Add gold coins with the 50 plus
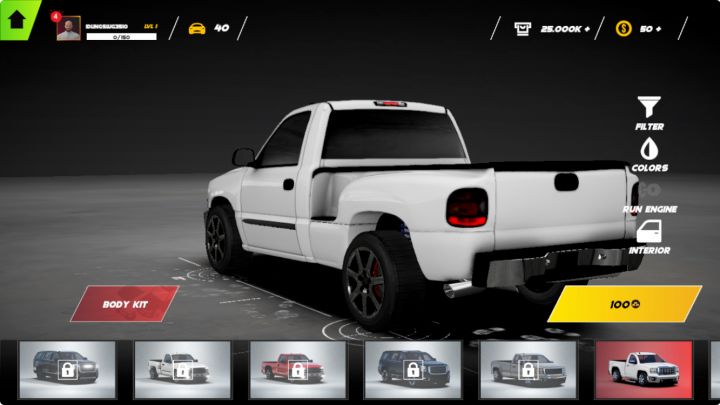Viewport: 720px width, 405px height. (640, 28)
